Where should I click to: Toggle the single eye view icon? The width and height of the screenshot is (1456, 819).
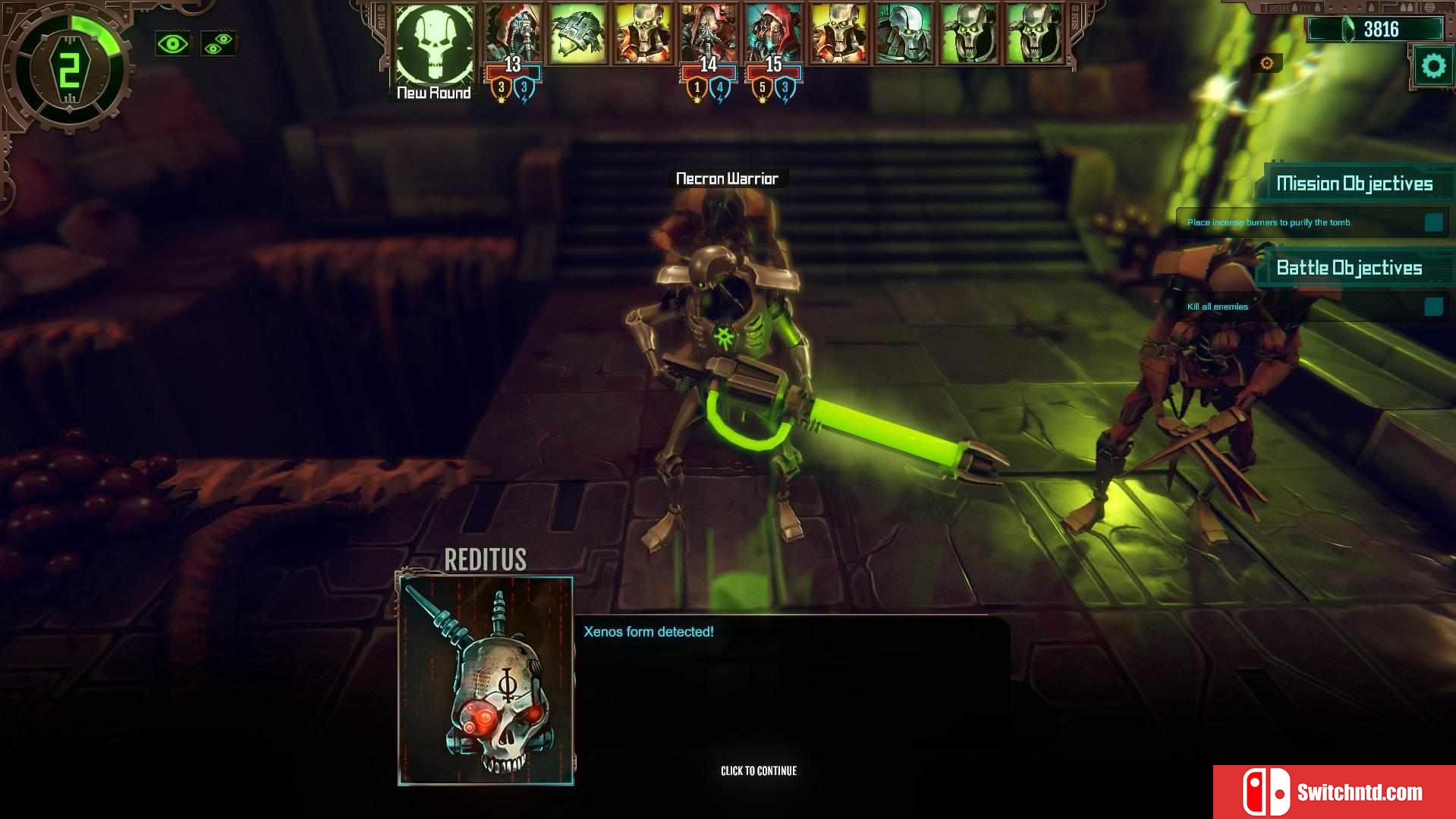click(x=172, y=44)
